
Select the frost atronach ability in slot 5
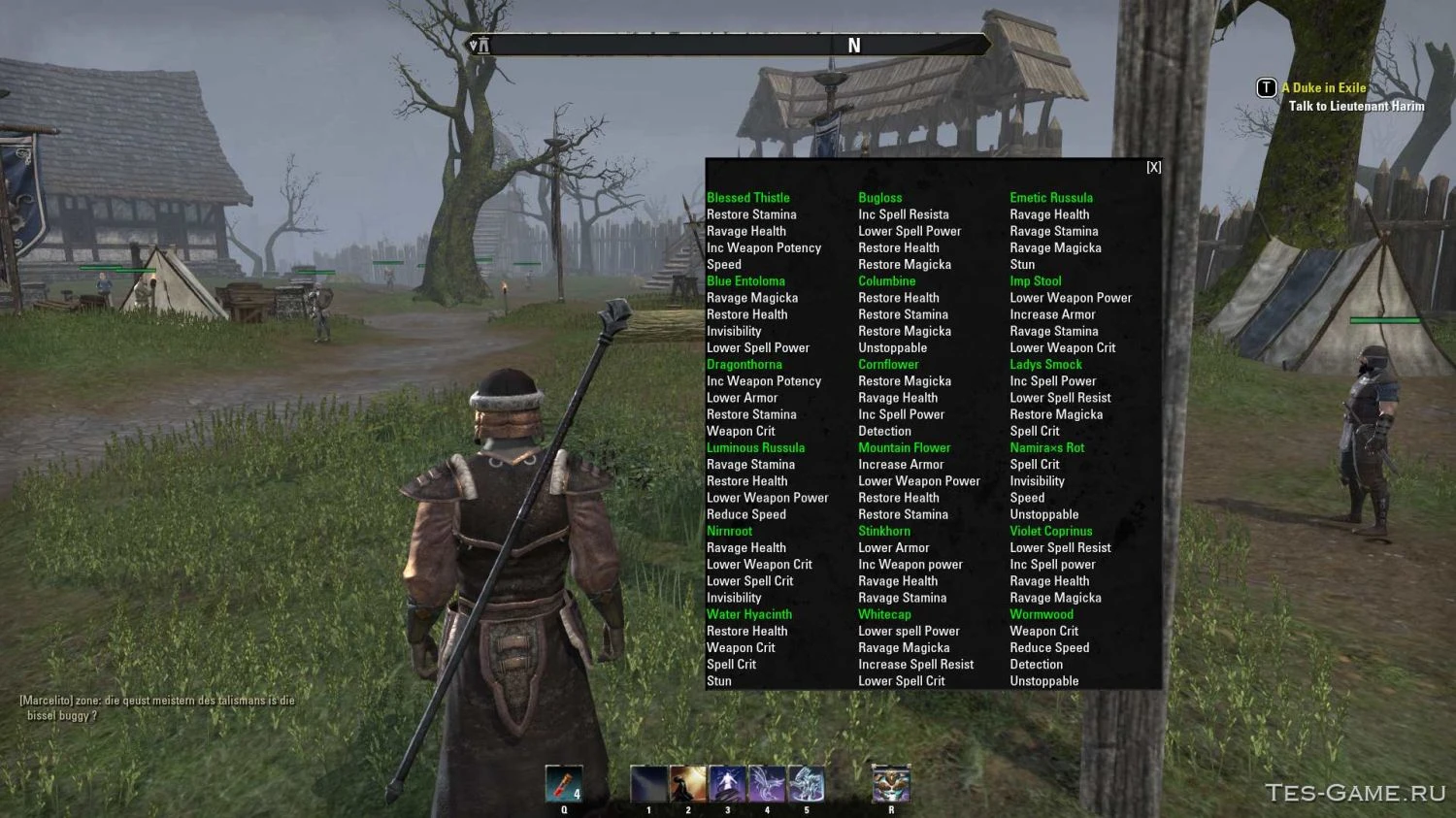[x=806, y=781]
